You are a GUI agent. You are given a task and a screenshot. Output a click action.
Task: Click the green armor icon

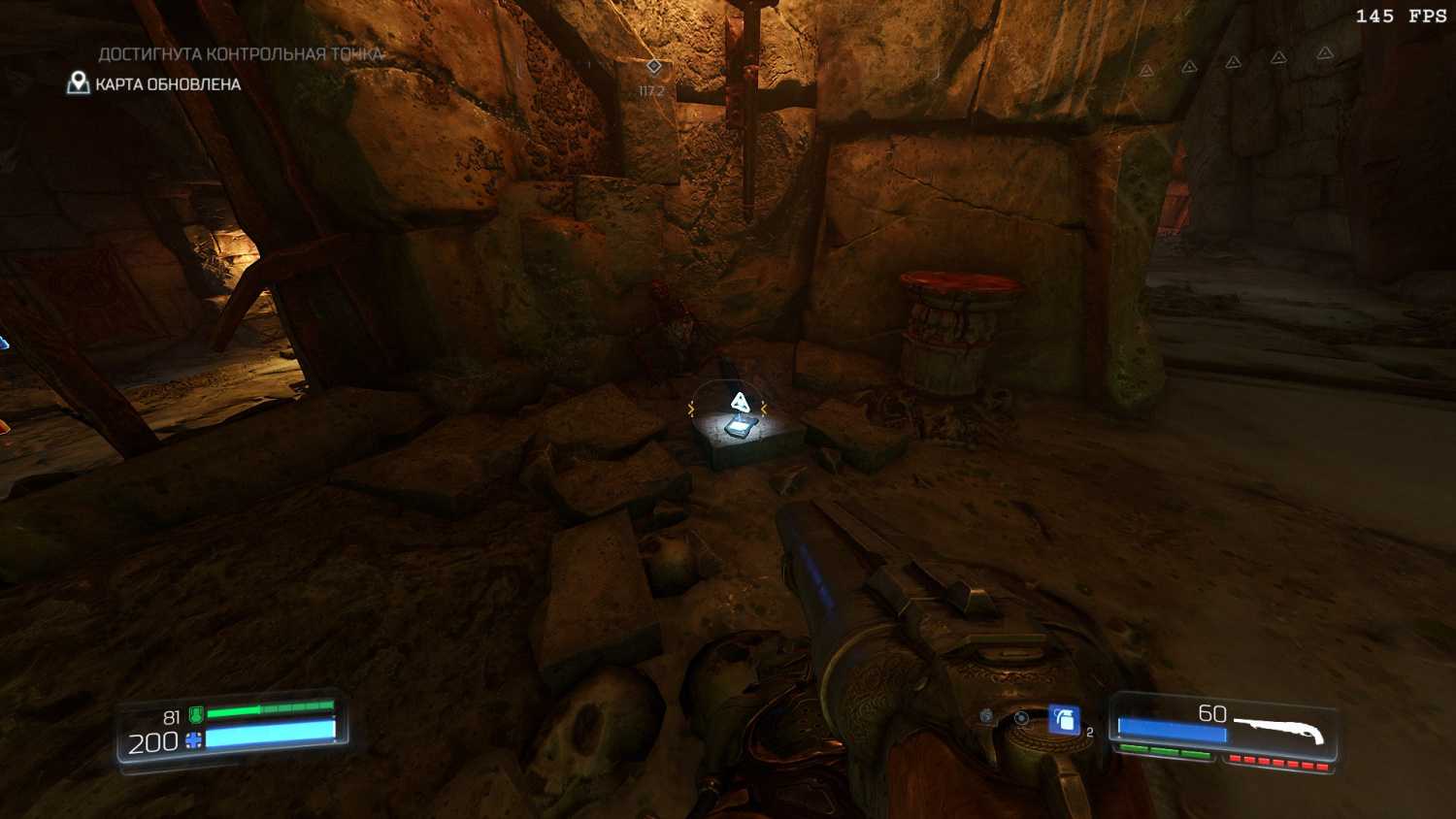pos(196,715)
